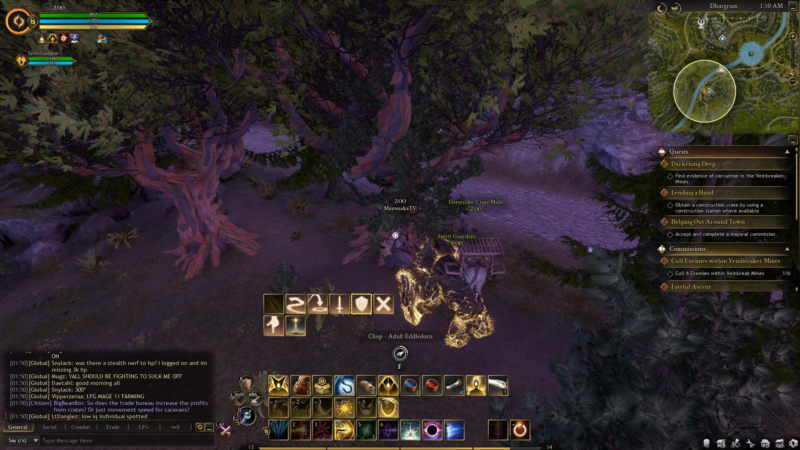
Task: Use the red ring item slot
Action: tap(521, 430)
